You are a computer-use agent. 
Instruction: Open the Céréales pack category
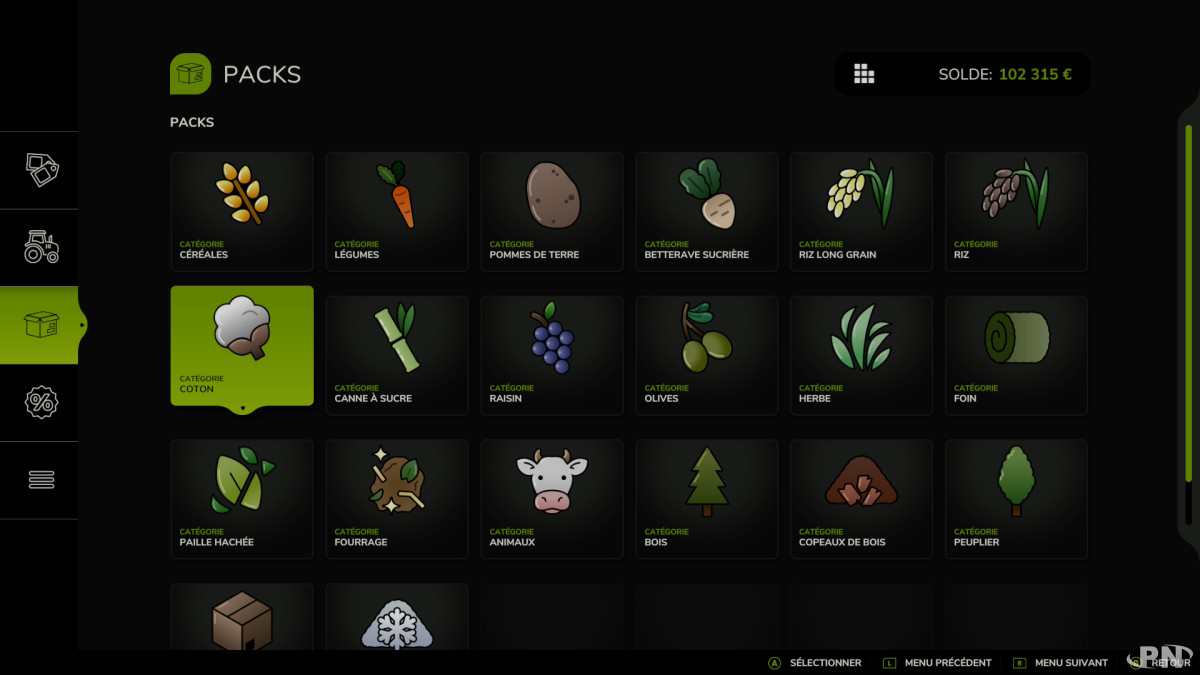tap(242, 211)
